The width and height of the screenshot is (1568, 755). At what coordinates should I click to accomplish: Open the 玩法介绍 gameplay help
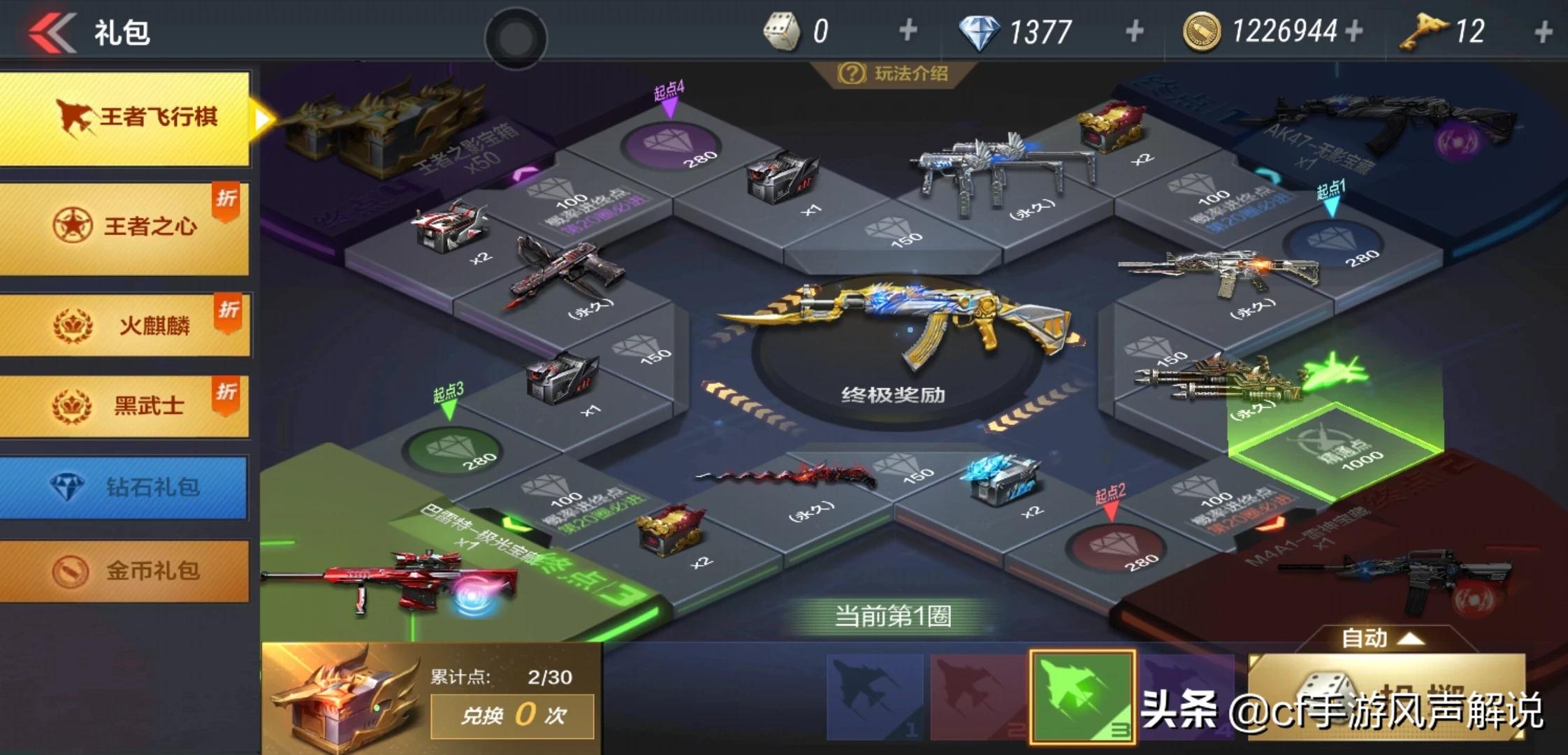pyautogui.click(x=894, y=73)
